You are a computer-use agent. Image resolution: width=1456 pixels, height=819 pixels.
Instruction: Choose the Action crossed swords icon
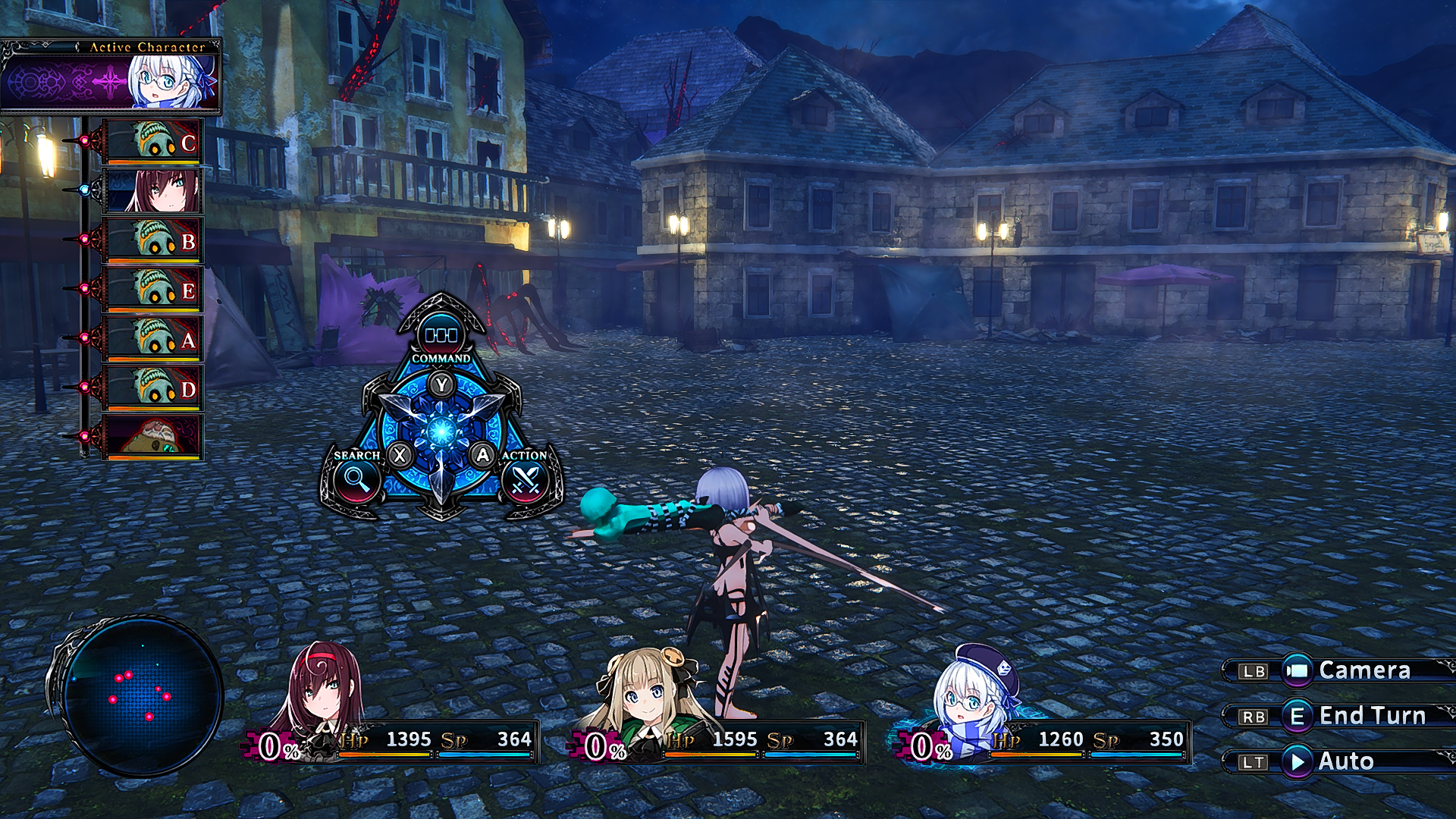525,479
